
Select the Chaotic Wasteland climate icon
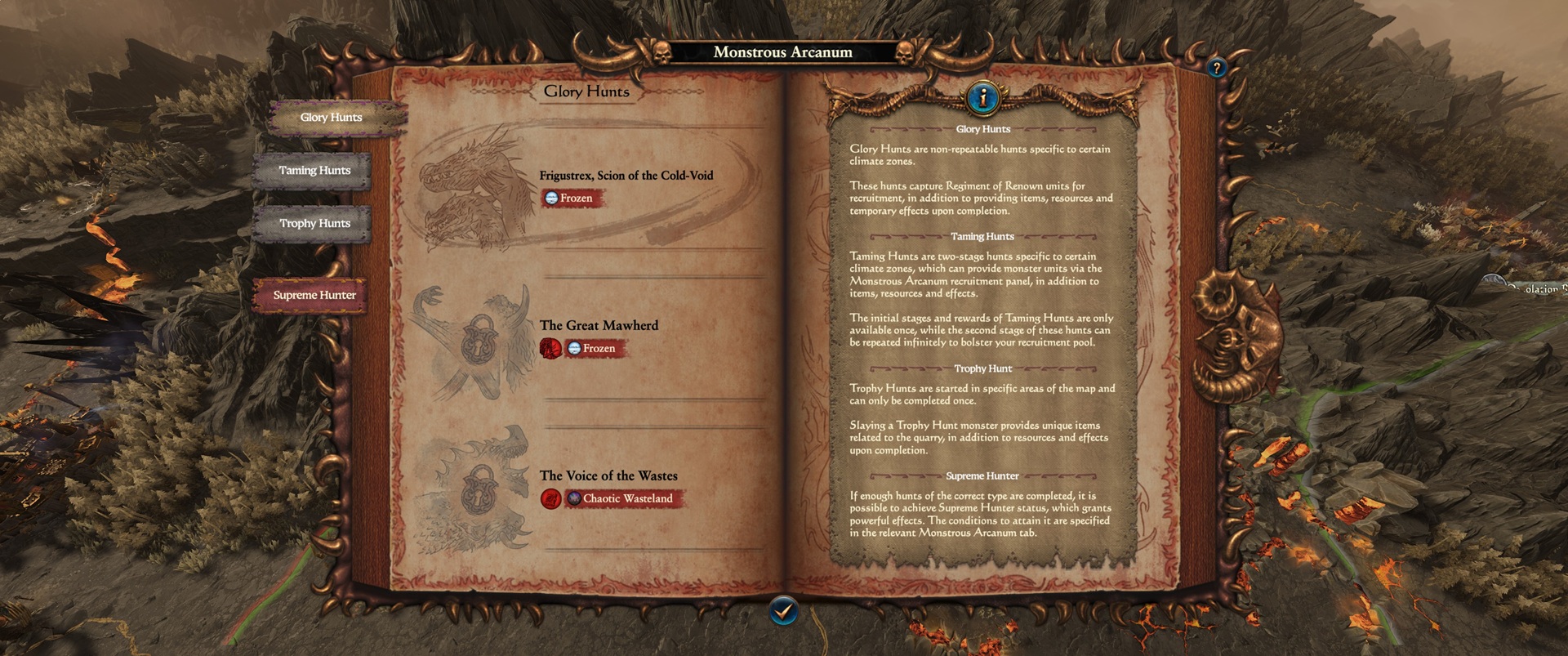pyautogui.click(x=572, y=498)
